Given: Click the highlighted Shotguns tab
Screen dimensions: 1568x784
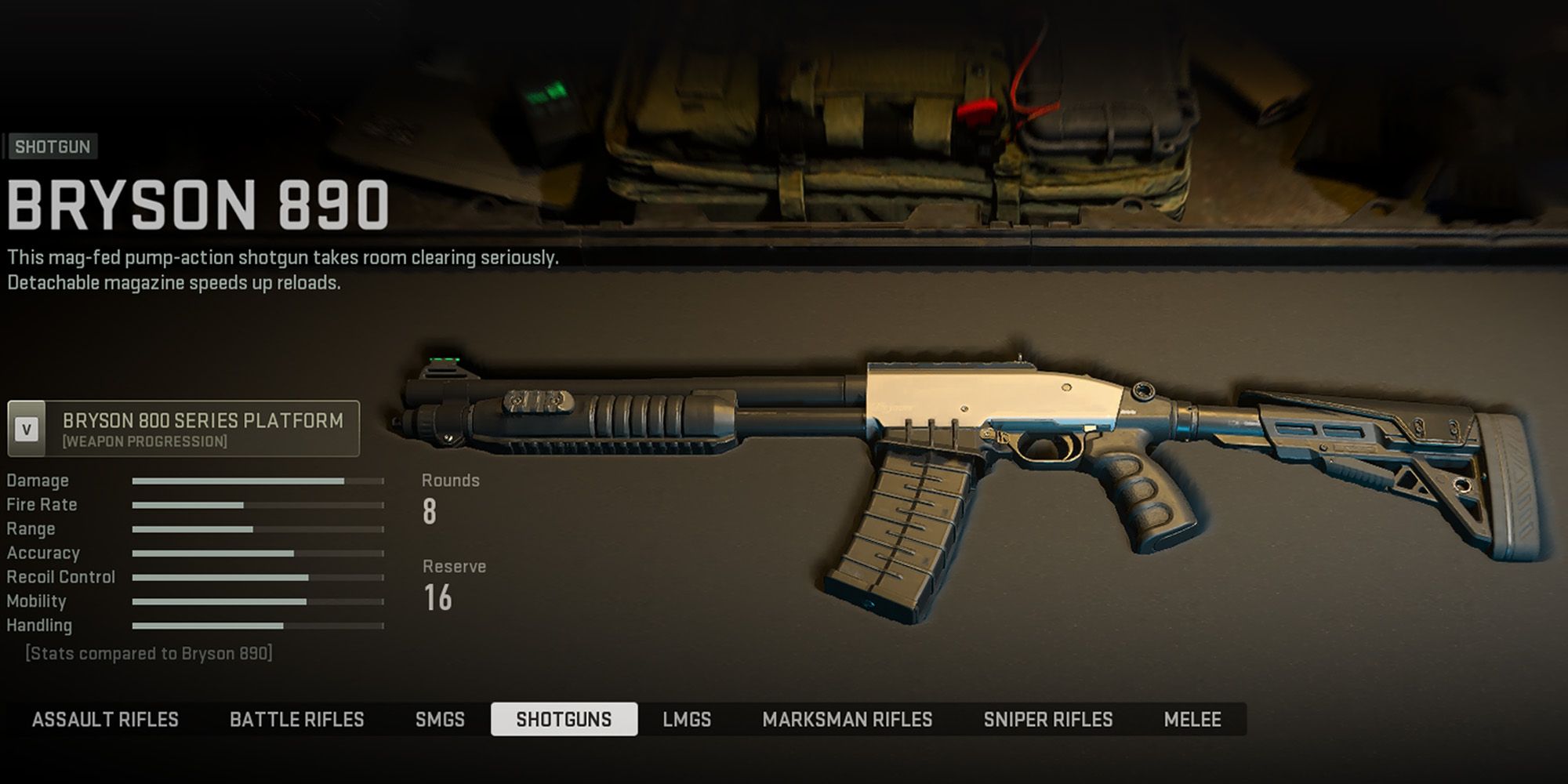Looking at the screenshot, I should [x=566, y=719].
